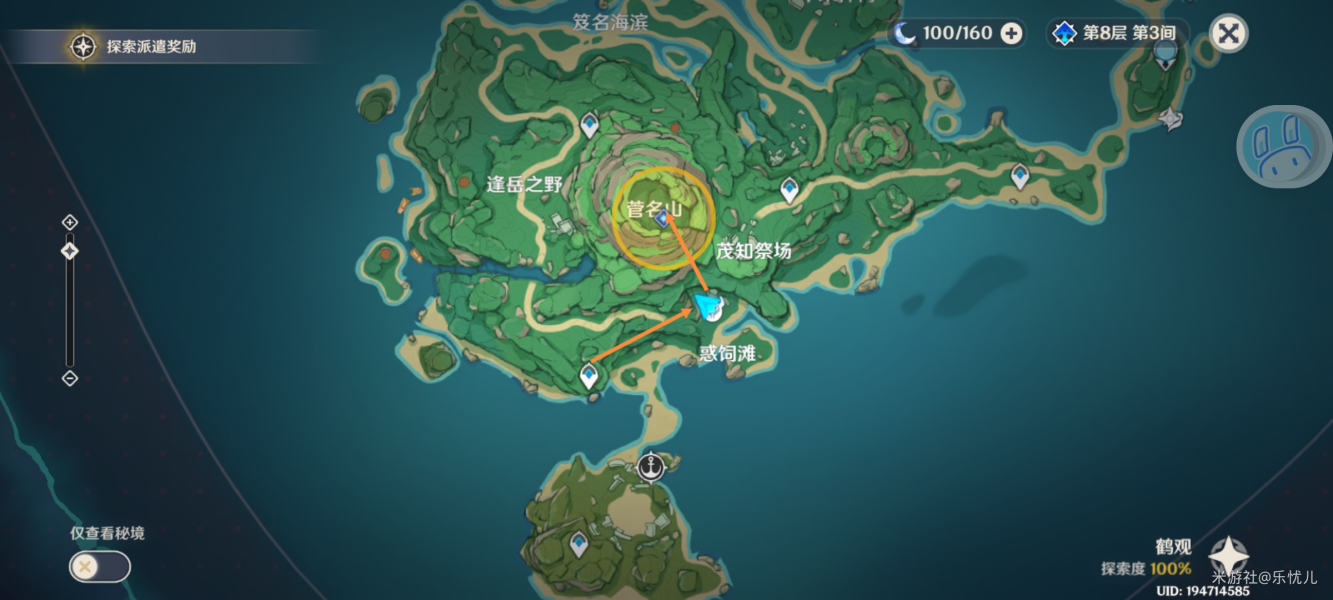Zoom in using the slider's top plus
The width and height of the screenshot is (1333, 600).
tap(70, 222)
